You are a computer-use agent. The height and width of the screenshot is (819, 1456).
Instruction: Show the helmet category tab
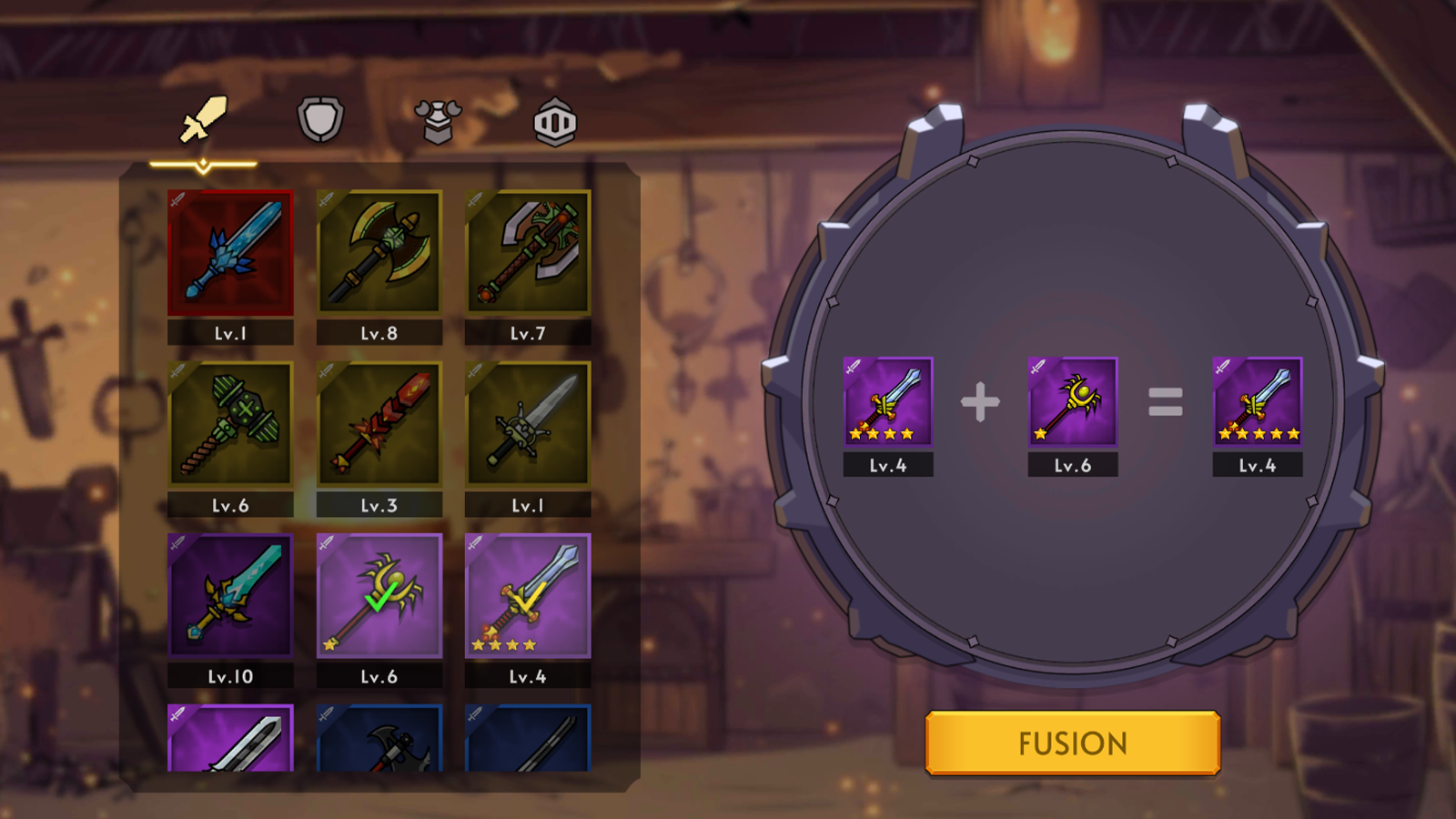tap(555, 122)
